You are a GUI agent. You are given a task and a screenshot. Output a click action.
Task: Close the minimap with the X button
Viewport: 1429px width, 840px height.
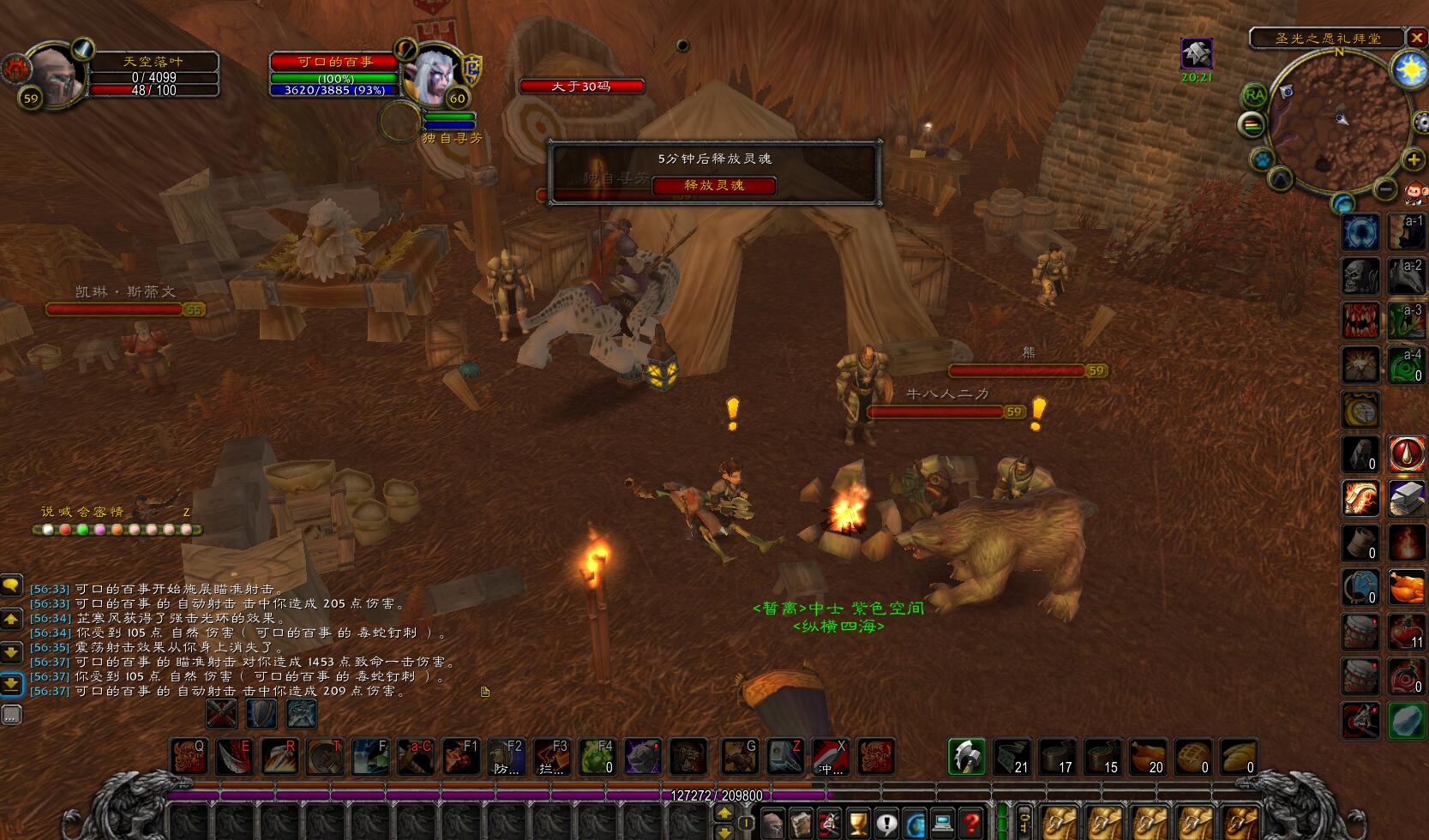[x=1417, y=38]
